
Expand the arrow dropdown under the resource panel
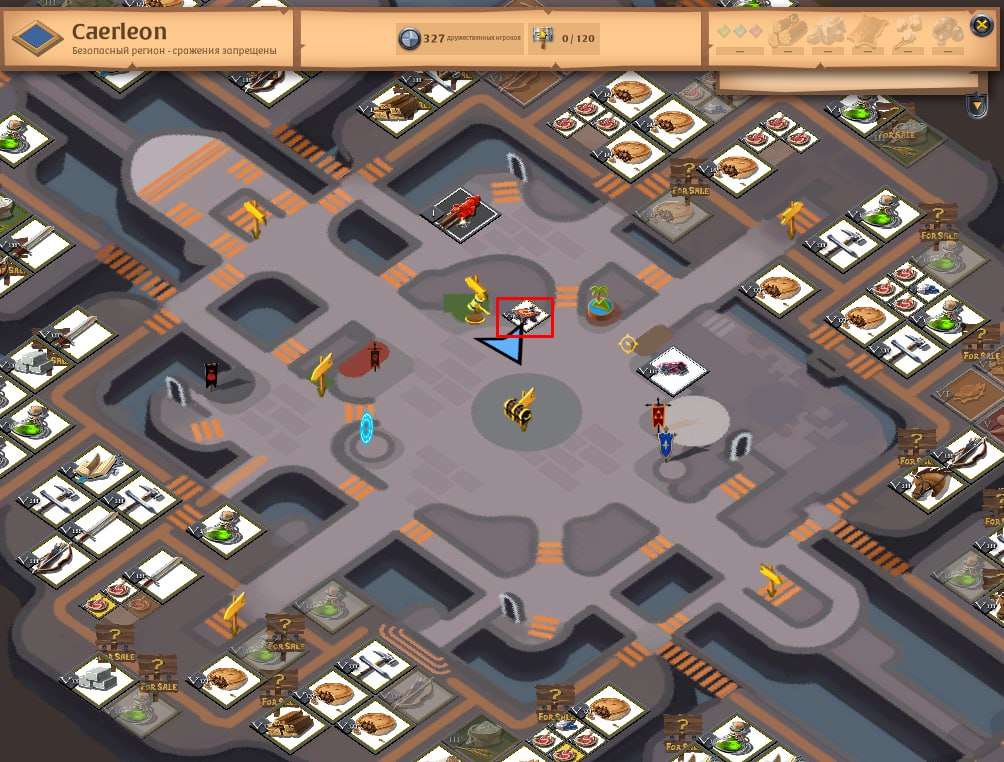976,104
